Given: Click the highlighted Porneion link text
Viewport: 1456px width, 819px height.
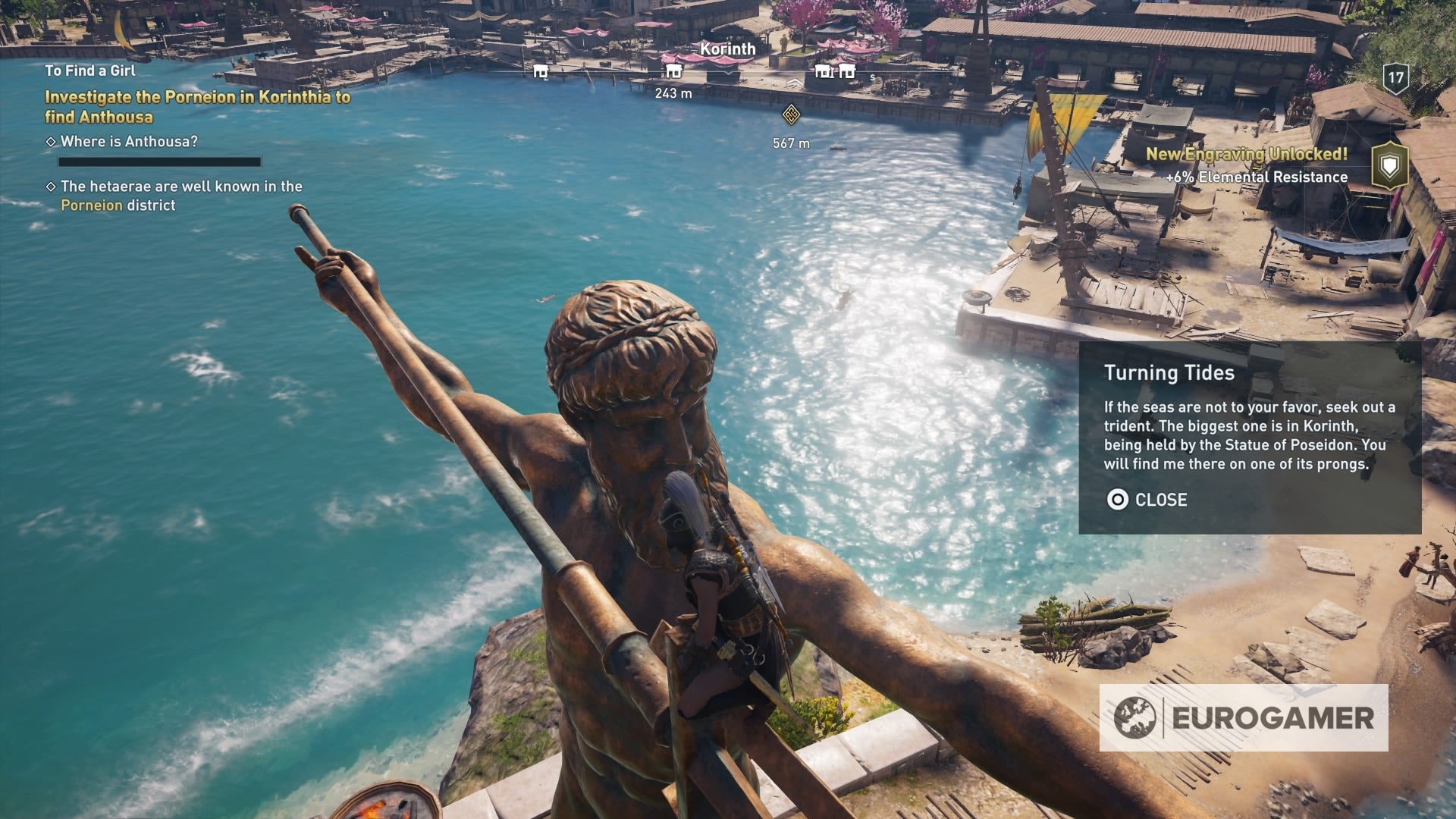Looking at the screenshot, I should click(91, 205).
